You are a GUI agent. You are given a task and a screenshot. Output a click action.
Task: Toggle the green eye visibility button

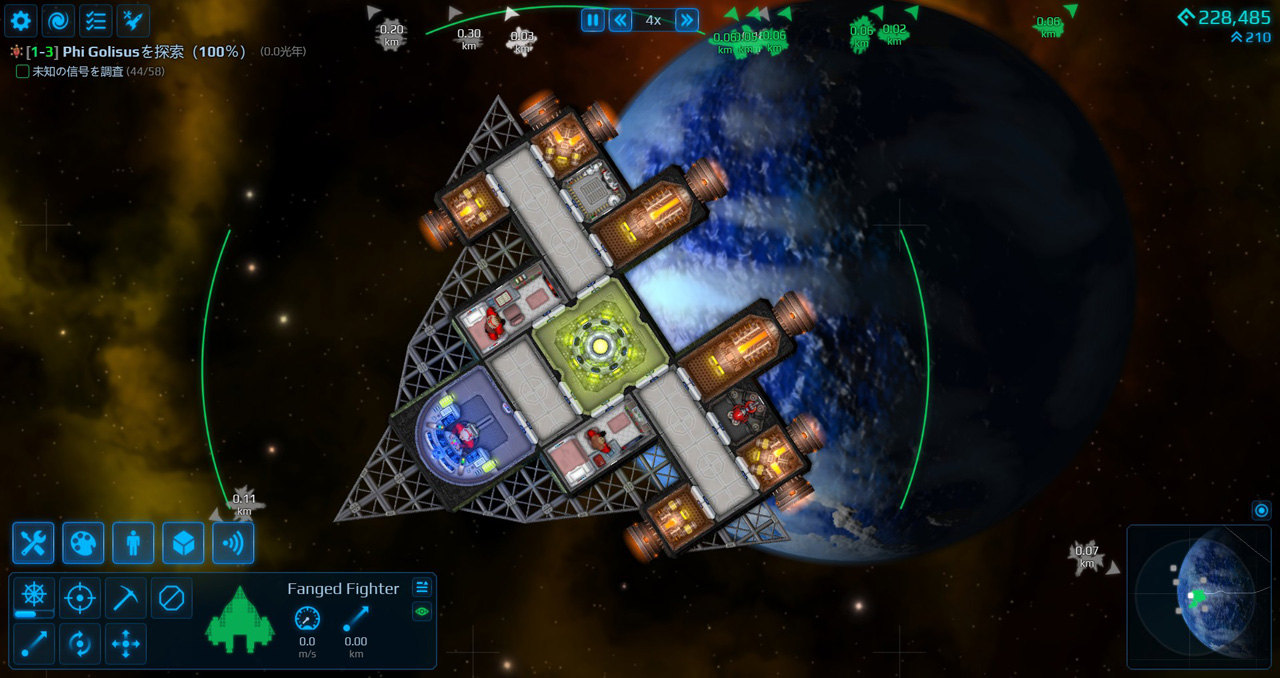pos(422,611)
